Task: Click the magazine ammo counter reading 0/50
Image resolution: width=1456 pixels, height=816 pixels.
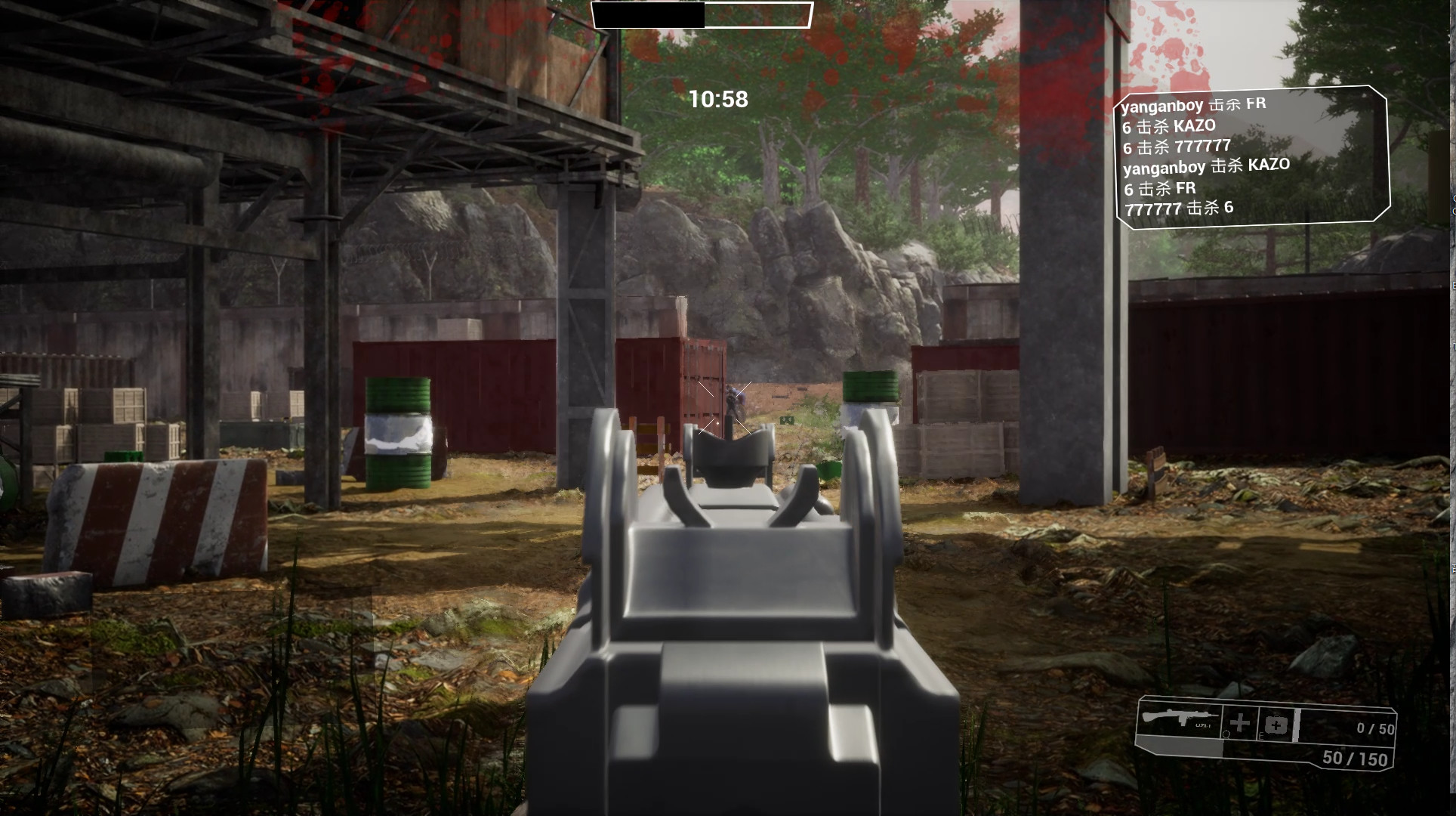Action: coord(1376,728)
